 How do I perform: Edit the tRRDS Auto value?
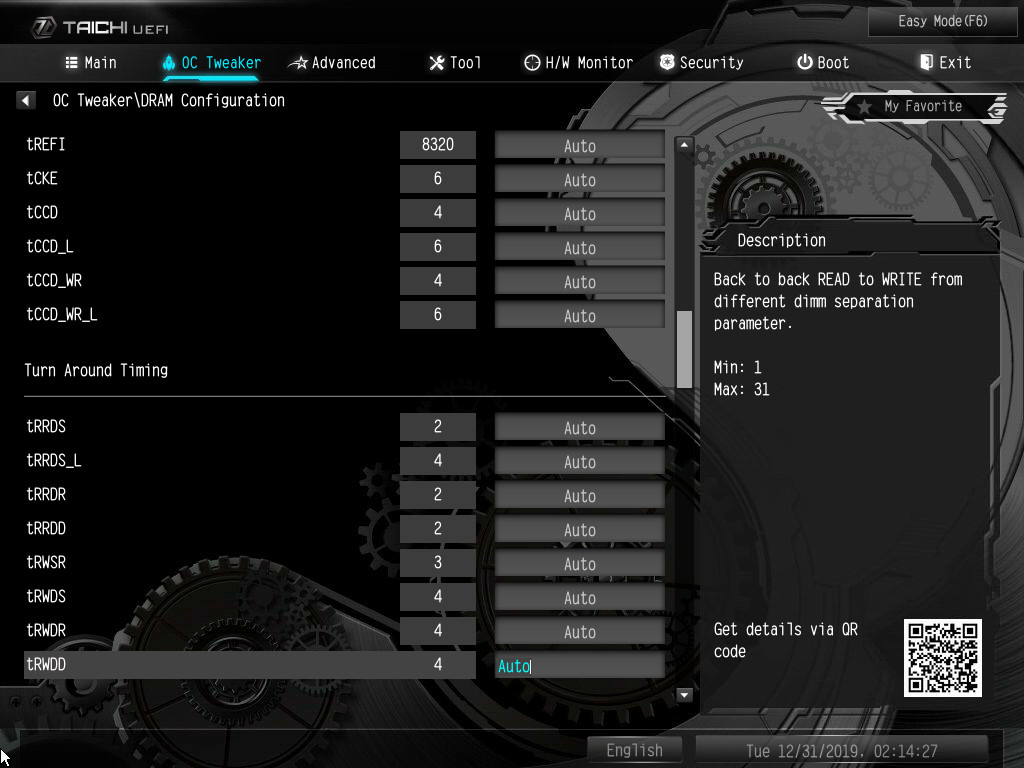point(579,427)
